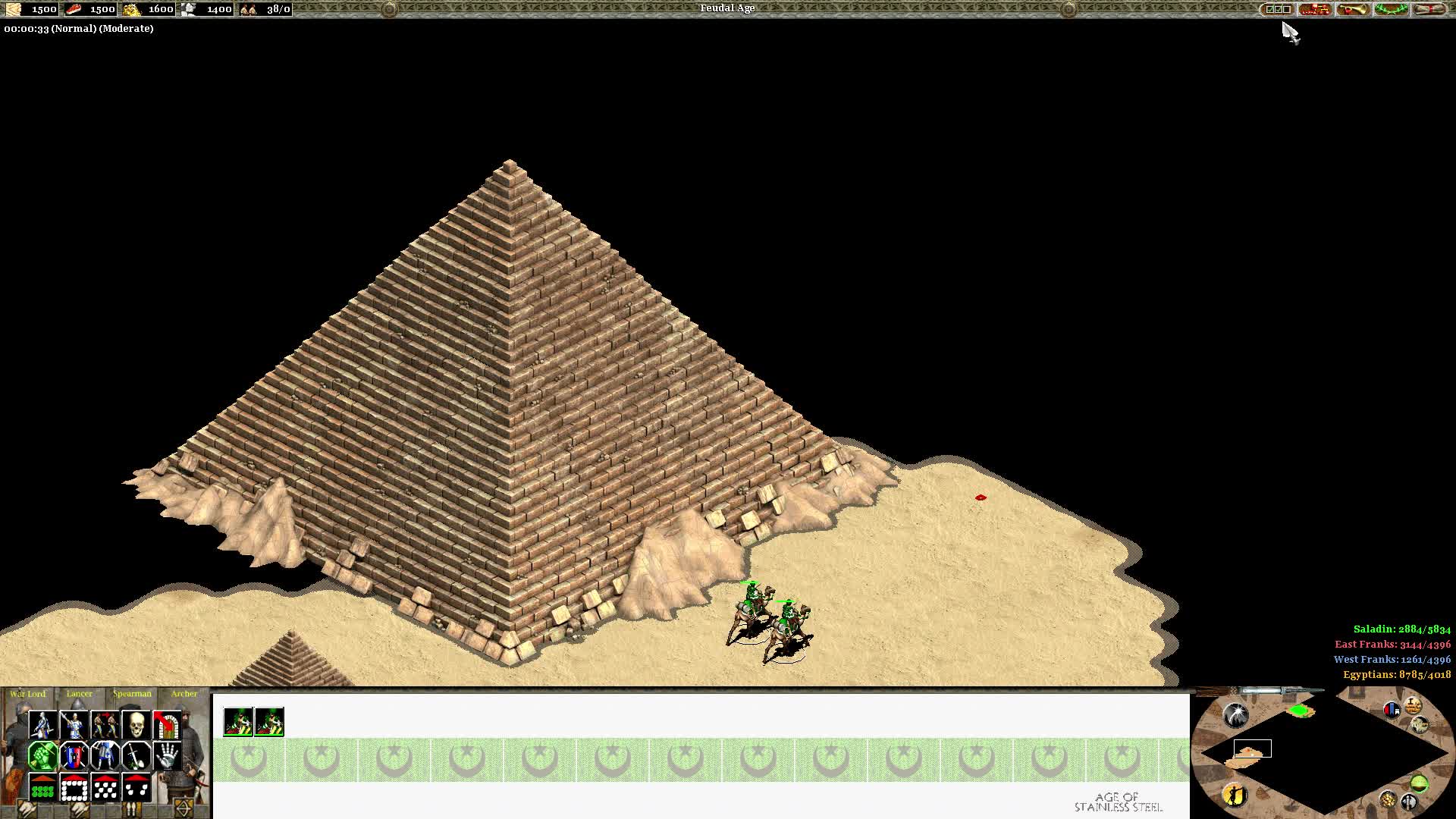Click the Stop command hand icon
The height and width of the screenshot is (819, 1456).
(x=166, y=756)
